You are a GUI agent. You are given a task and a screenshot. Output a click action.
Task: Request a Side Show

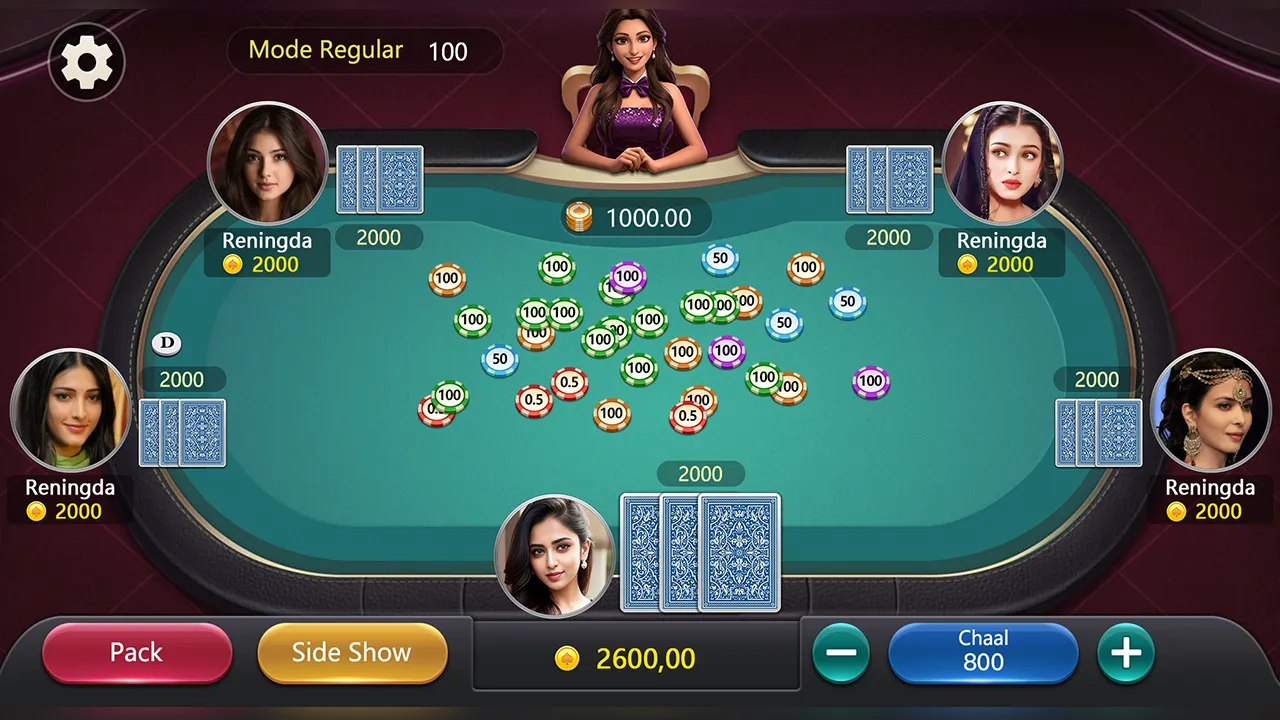[x=352, y=653]
